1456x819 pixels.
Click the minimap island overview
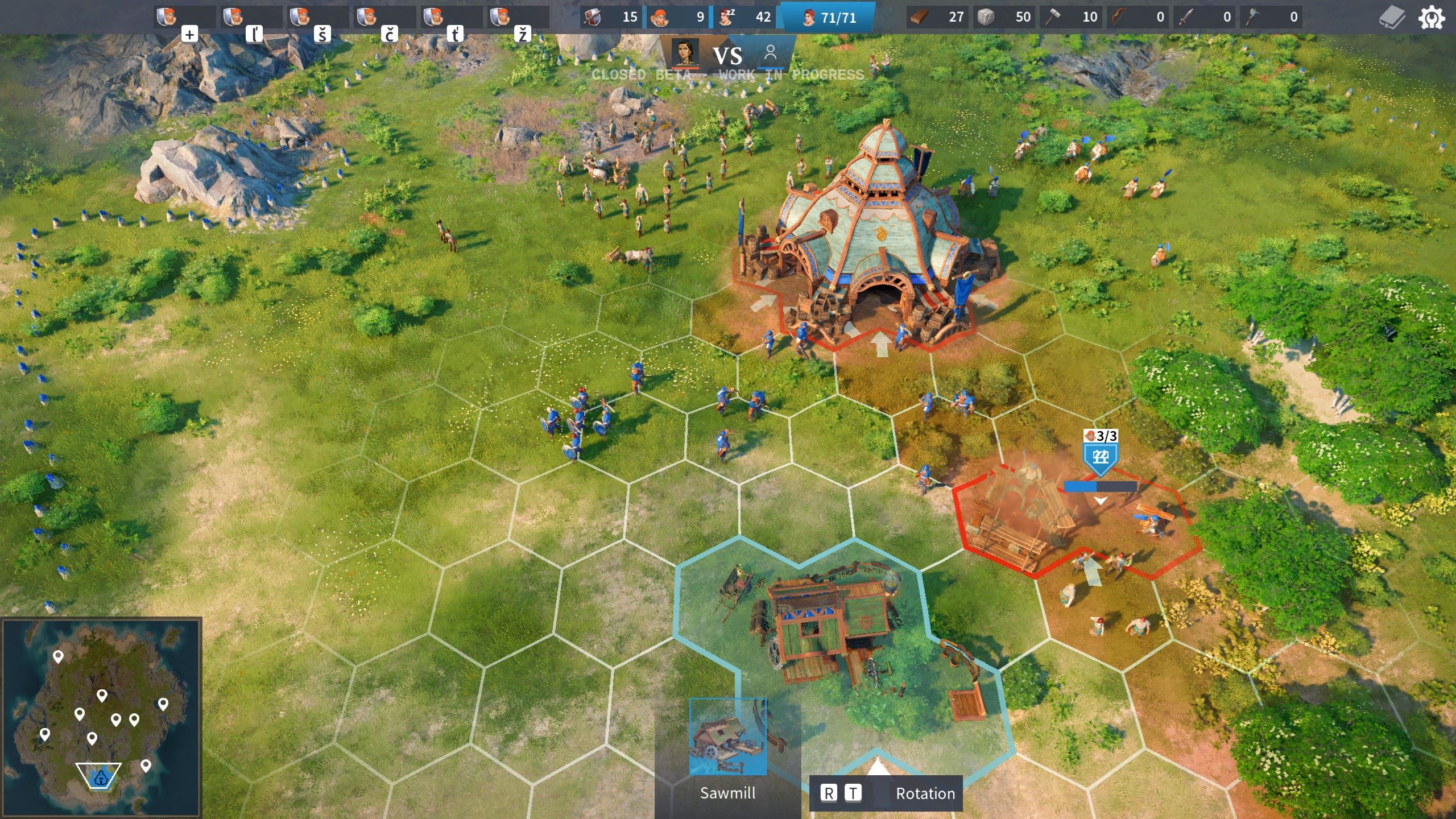[101, 718]
